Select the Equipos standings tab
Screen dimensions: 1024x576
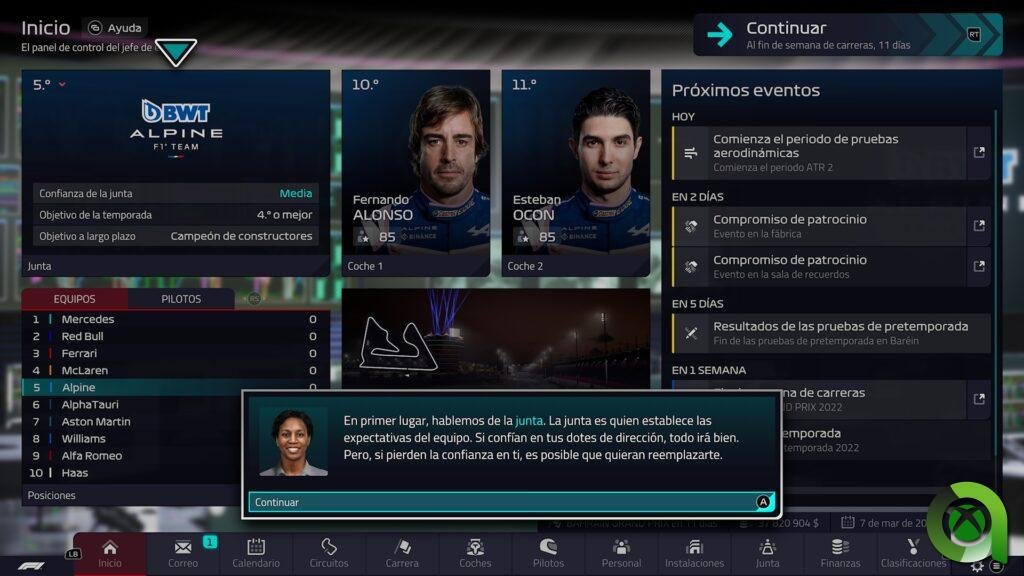[75, 299]
